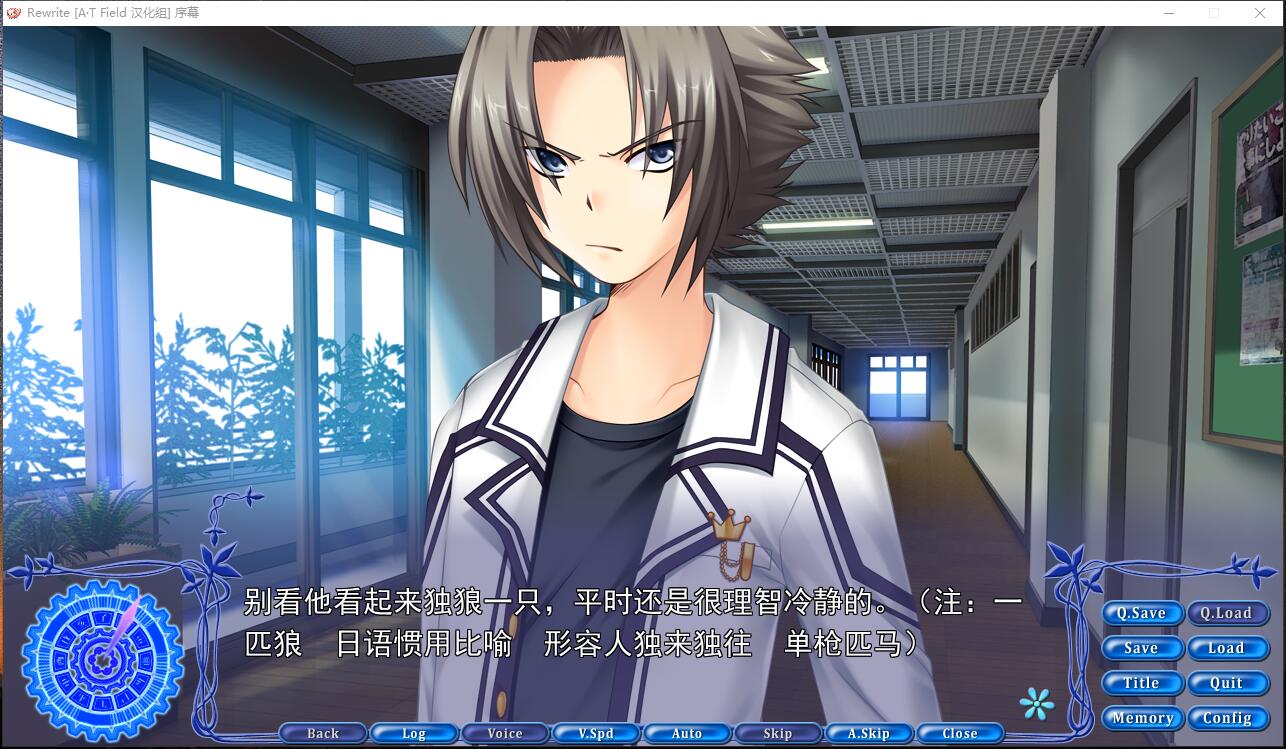Click Q.Save to quick save
This screenshot has height=749, width=1286.
coord(1142,613)
